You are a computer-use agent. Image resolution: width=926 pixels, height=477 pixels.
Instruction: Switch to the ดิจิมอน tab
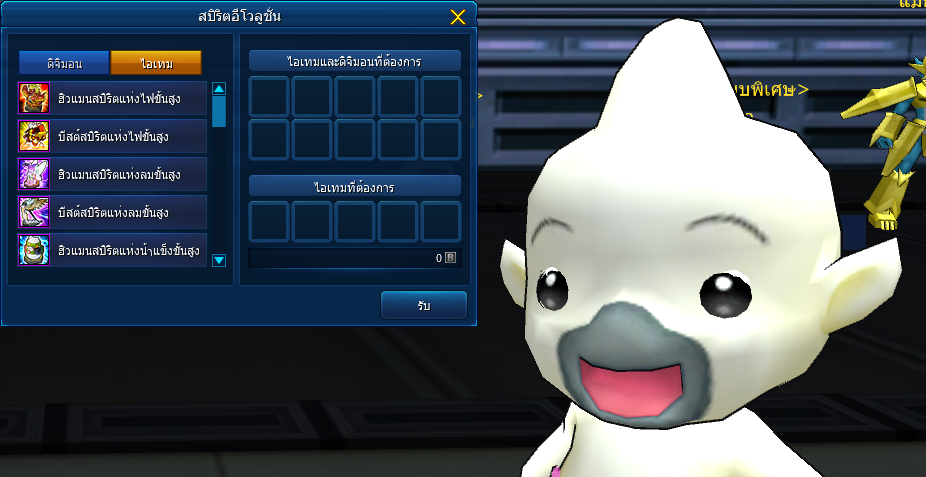pos(64,63)
